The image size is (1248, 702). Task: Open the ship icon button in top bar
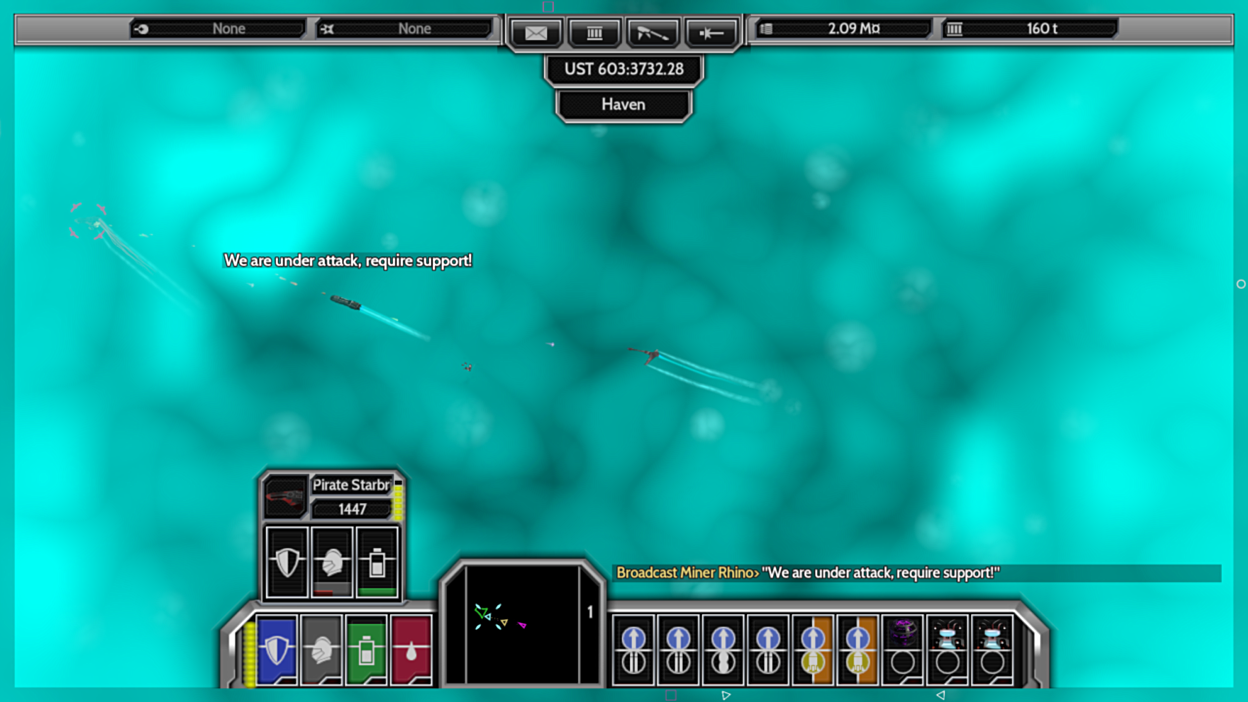pos(711,33)
